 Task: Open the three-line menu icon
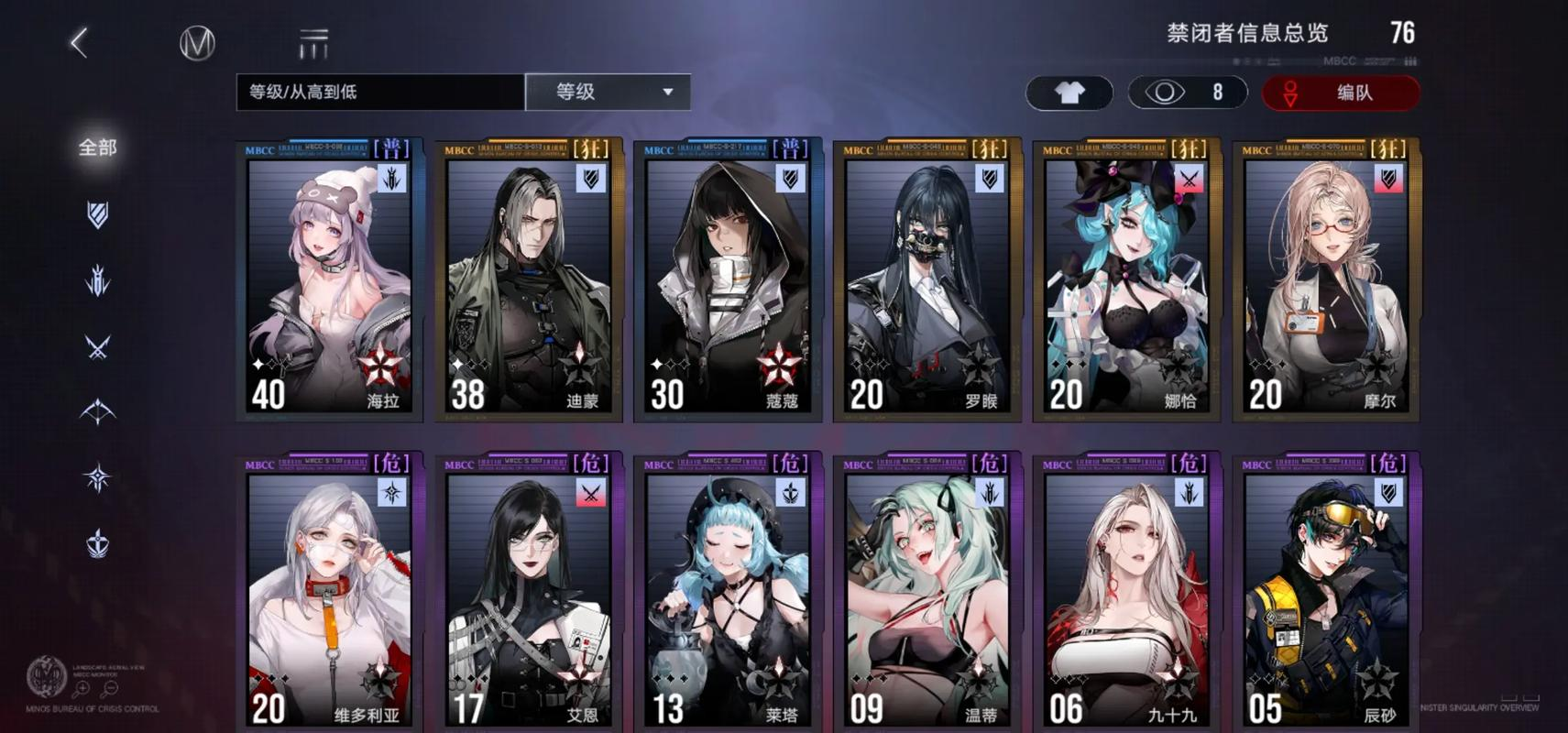coord(313,43)
